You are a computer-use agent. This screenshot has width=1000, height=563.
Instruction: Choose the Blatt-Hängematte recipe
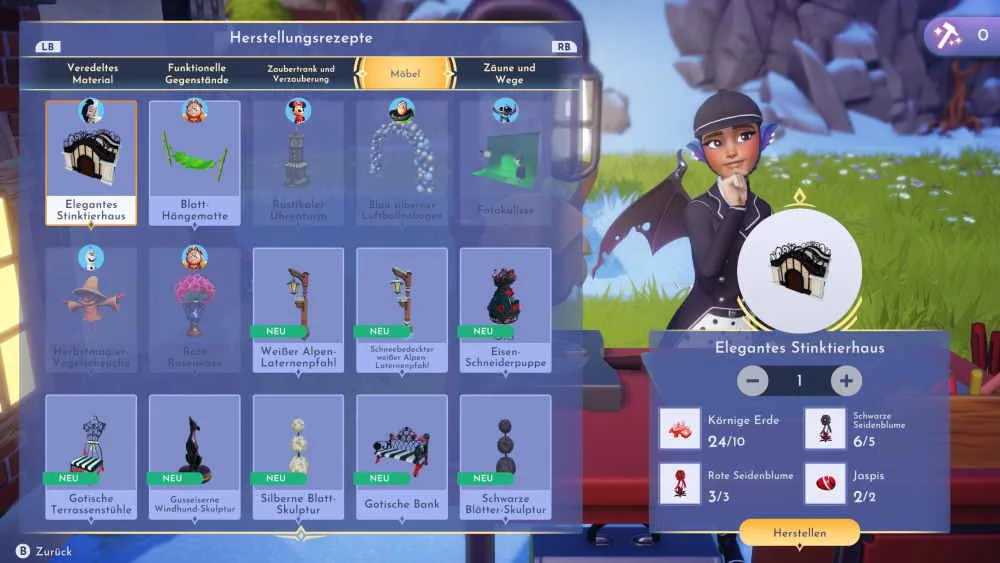(195, 162)
